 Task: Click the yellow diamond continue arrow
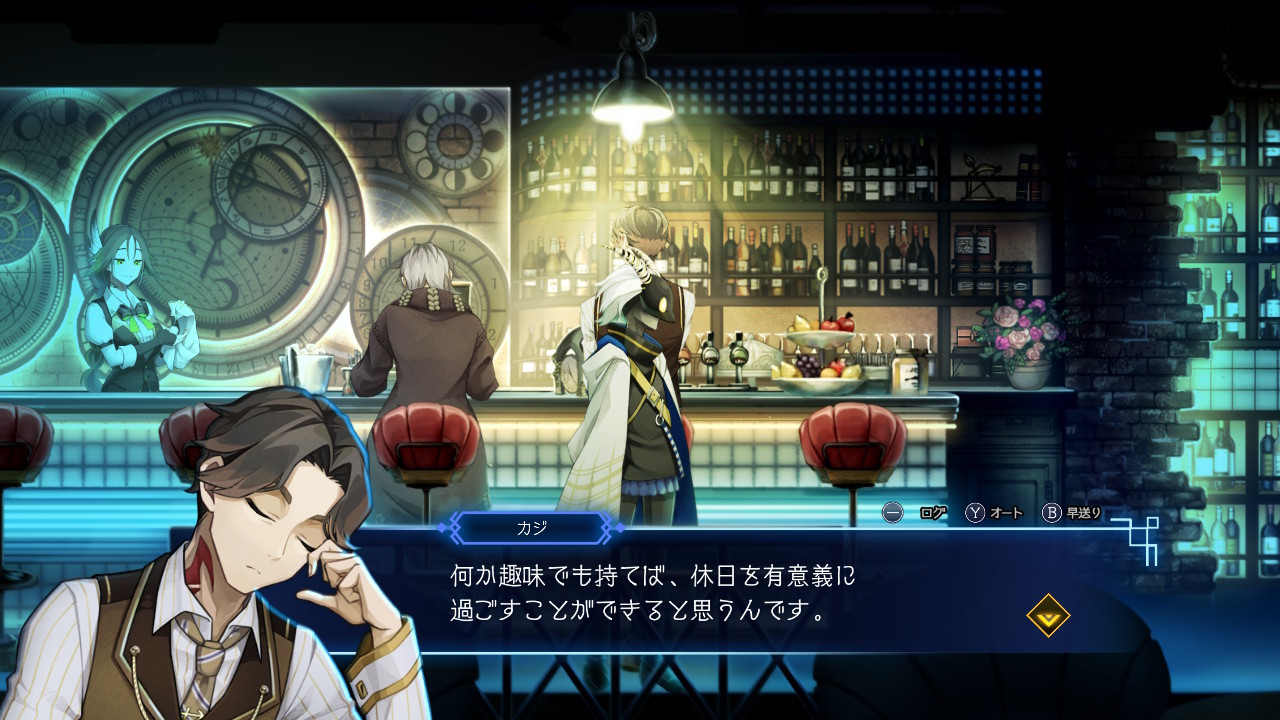pos(1048,616)
